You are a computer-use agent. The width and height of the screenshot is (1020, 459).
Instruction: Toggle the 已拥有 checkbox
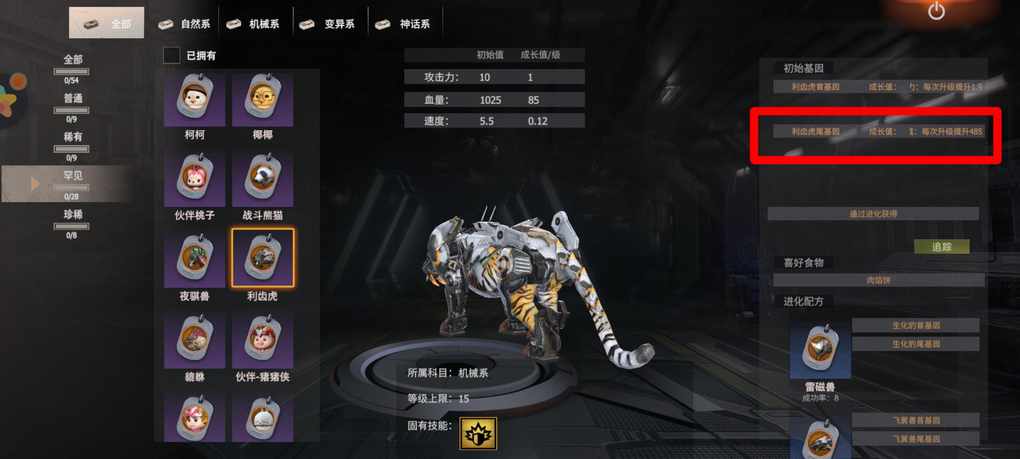point(172,55)
